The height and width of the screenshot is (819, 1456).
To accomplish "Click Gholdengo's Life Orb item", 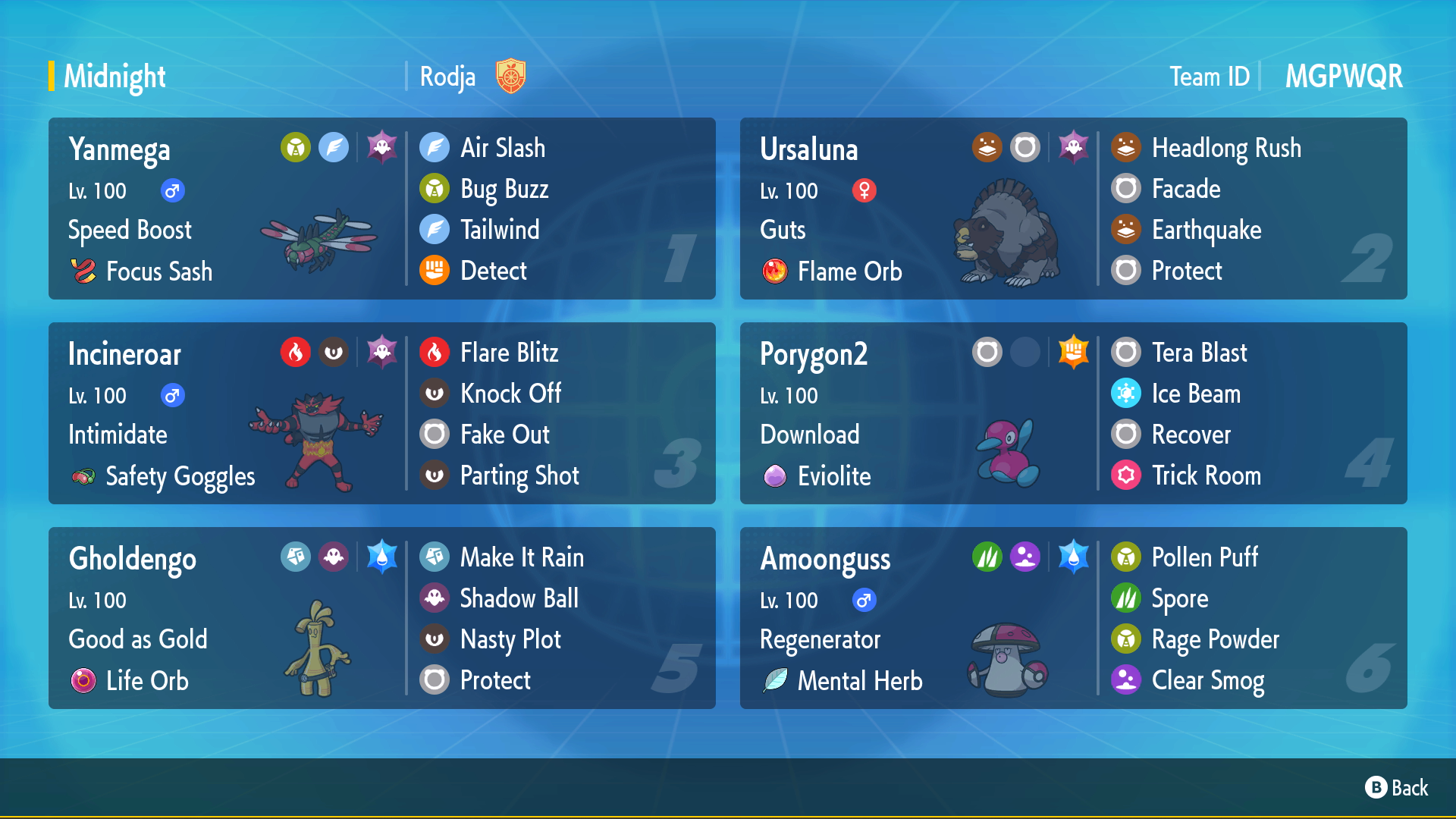I will 147,681.
